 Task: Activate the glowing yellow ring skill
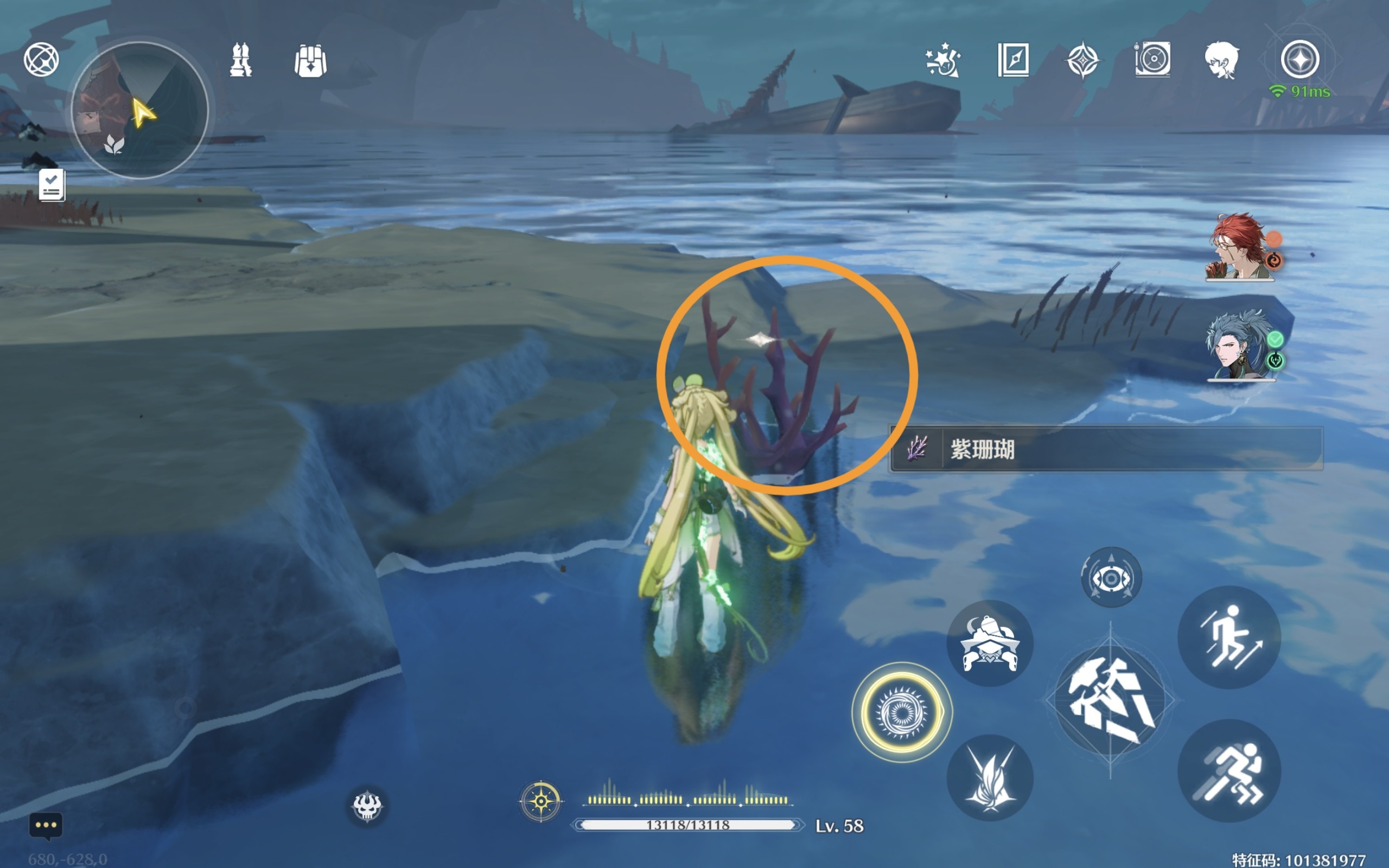(x=902, y=713)
